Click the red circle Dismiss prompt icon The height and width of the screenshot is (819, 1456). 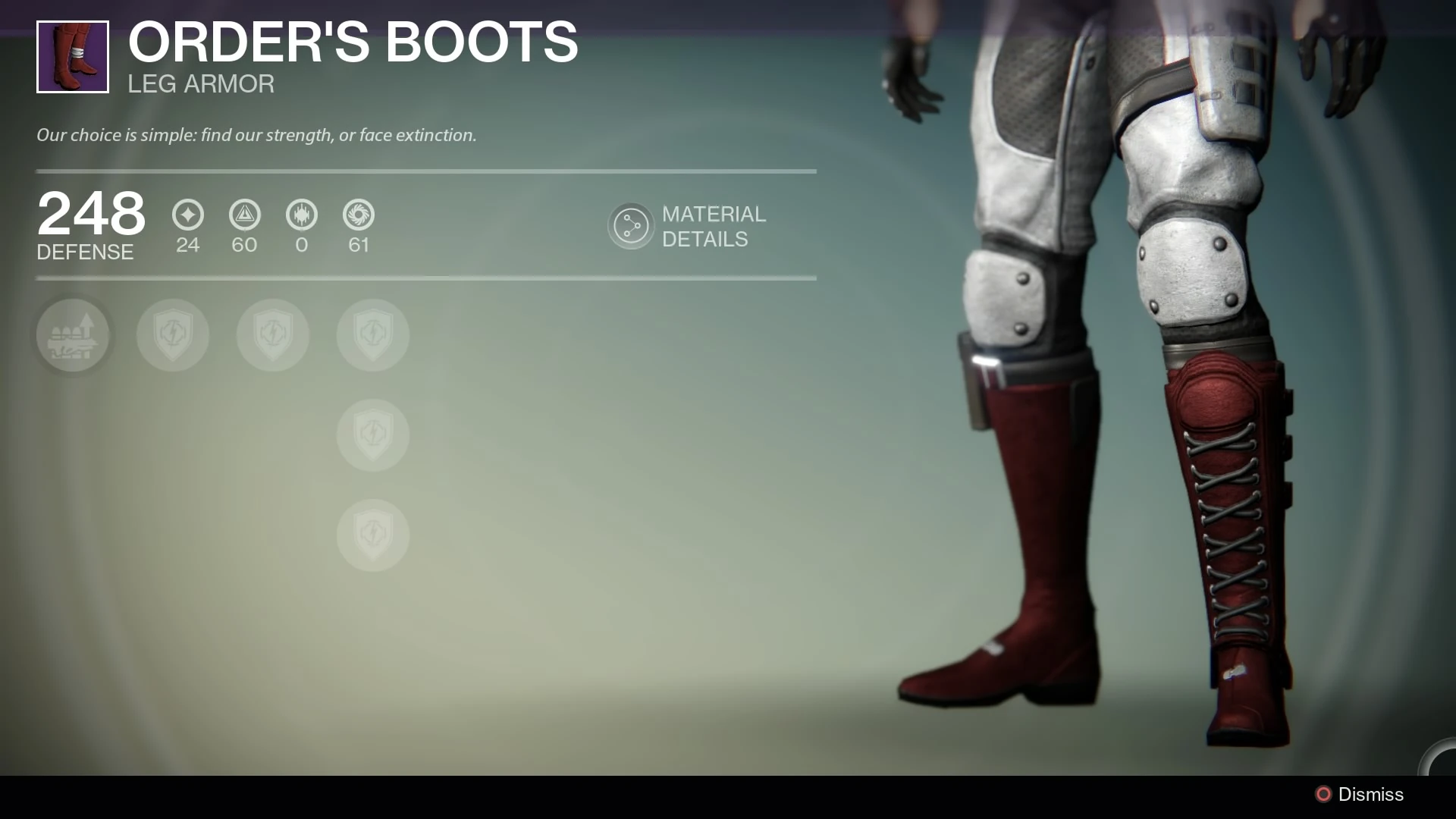[x=1323, y=795]
